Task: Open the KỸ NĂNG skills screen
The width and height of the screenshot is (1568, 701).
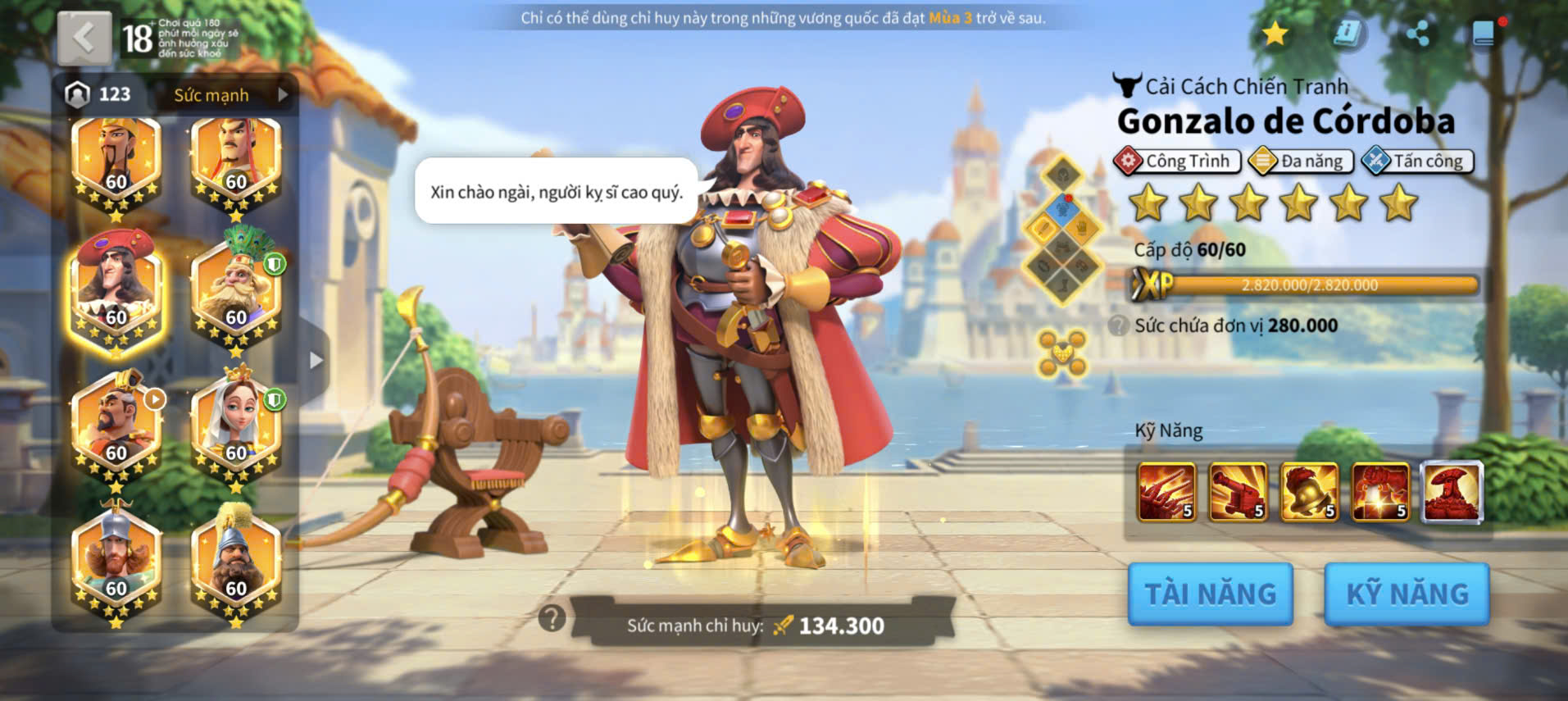Action: pyautogui.click(x=1407, y=594)
